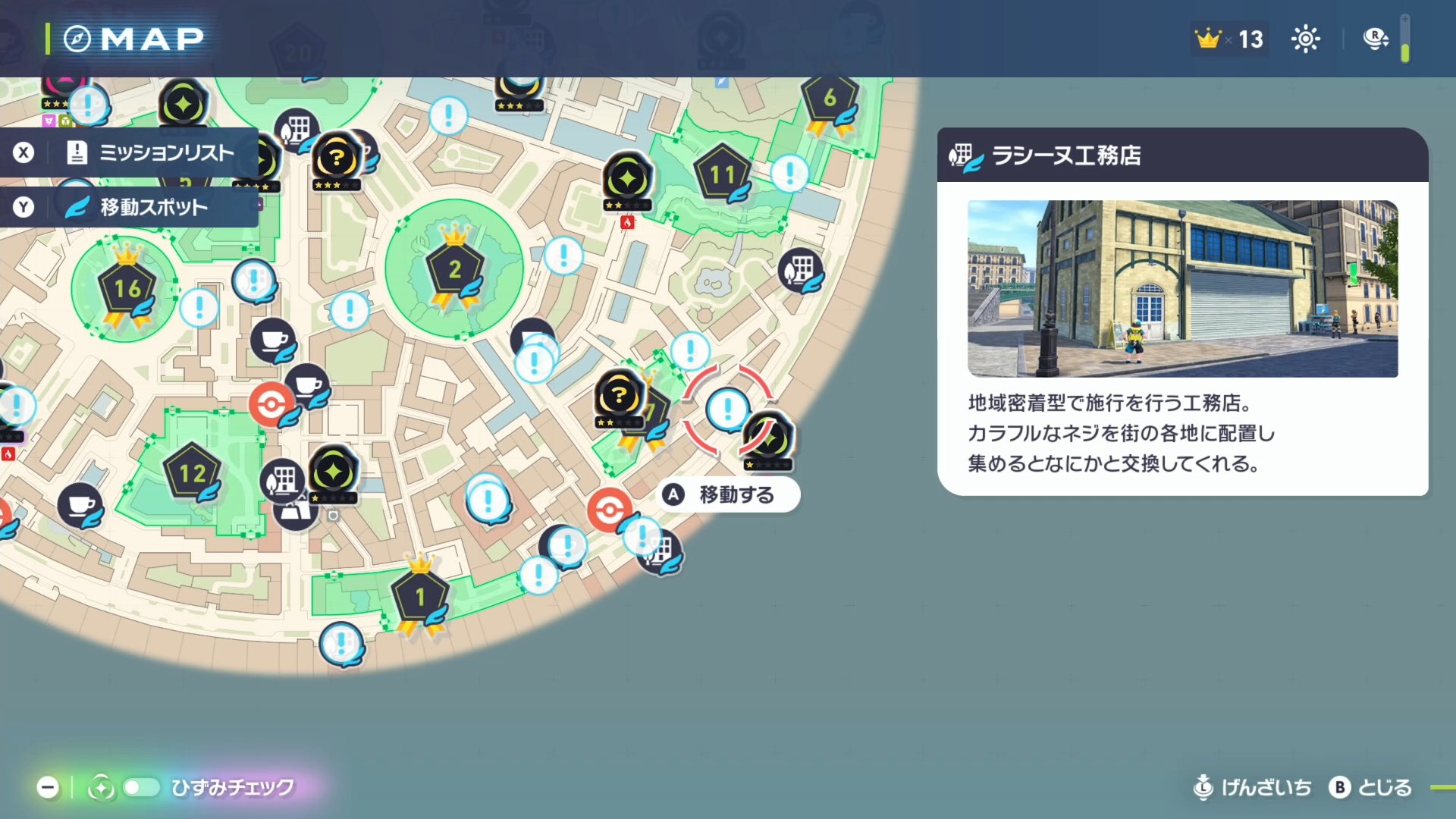Select the question mark marker with two stars
The width and height of the screenshot is (1456, 819).
point(618,395)
